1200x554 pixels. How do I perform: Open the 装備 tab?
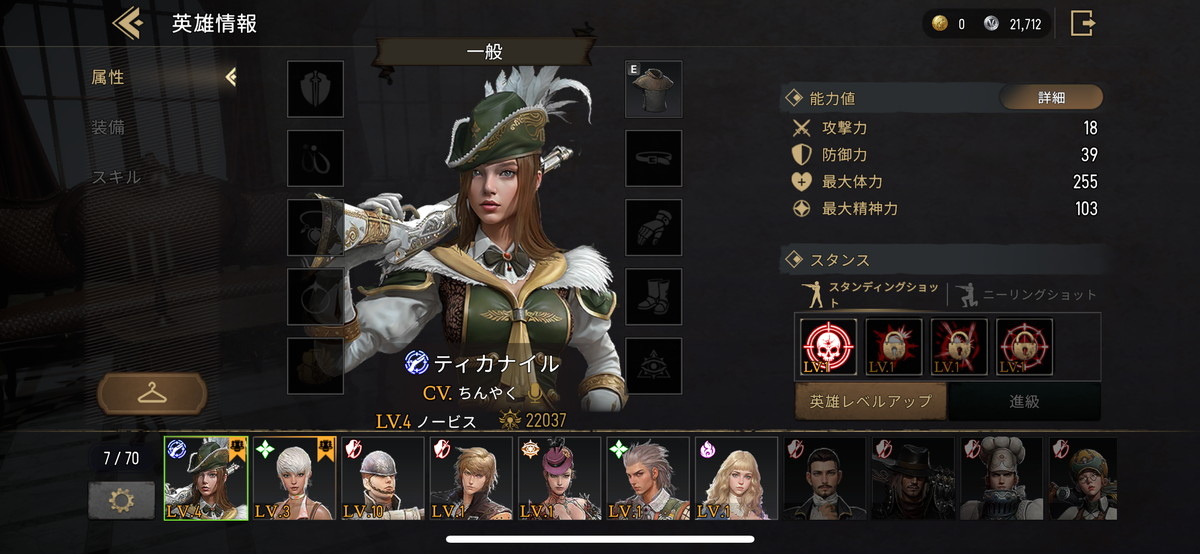tap(108, 128)
